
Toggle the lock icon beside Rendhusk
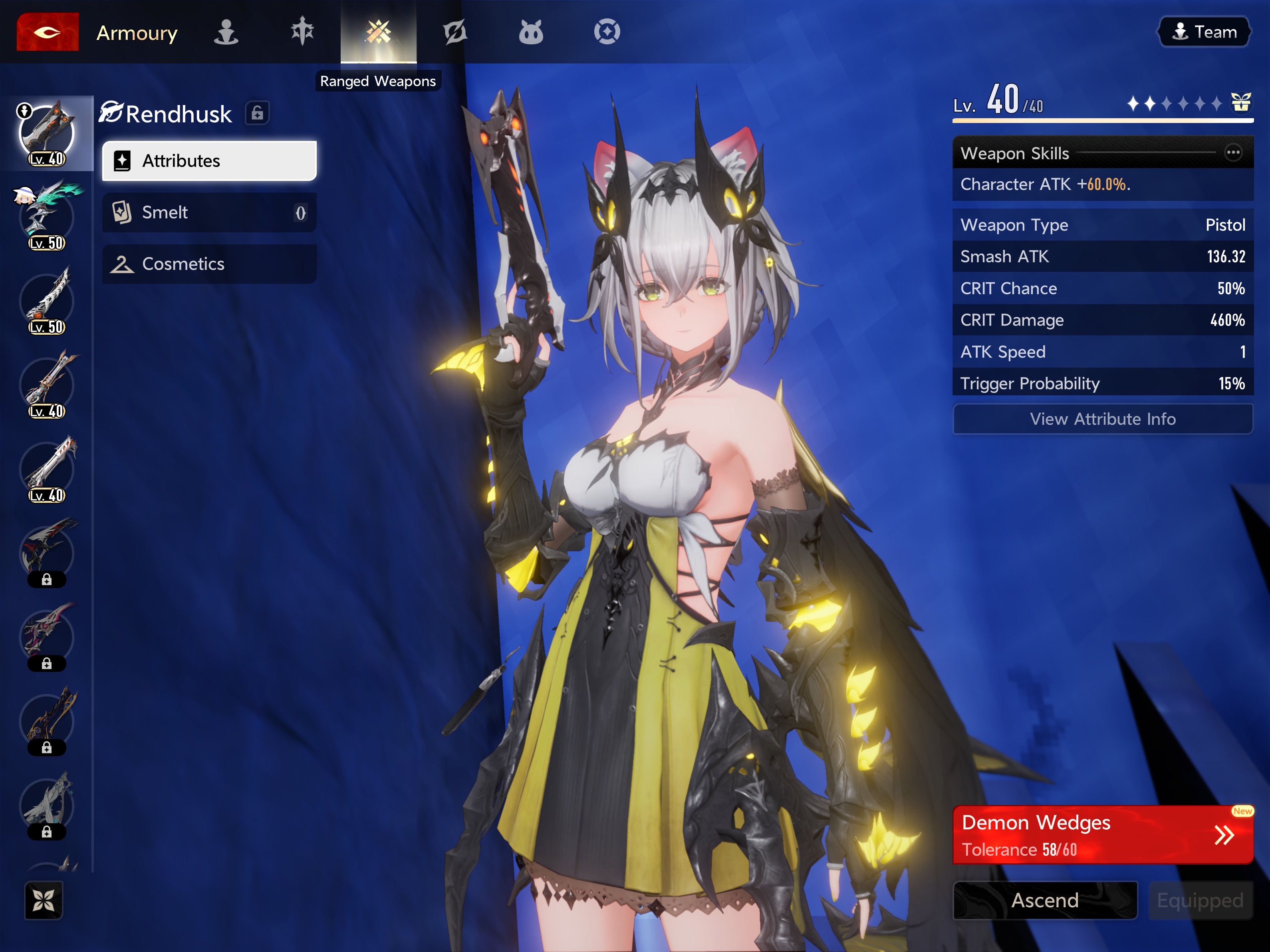click(x=257, y=113)
